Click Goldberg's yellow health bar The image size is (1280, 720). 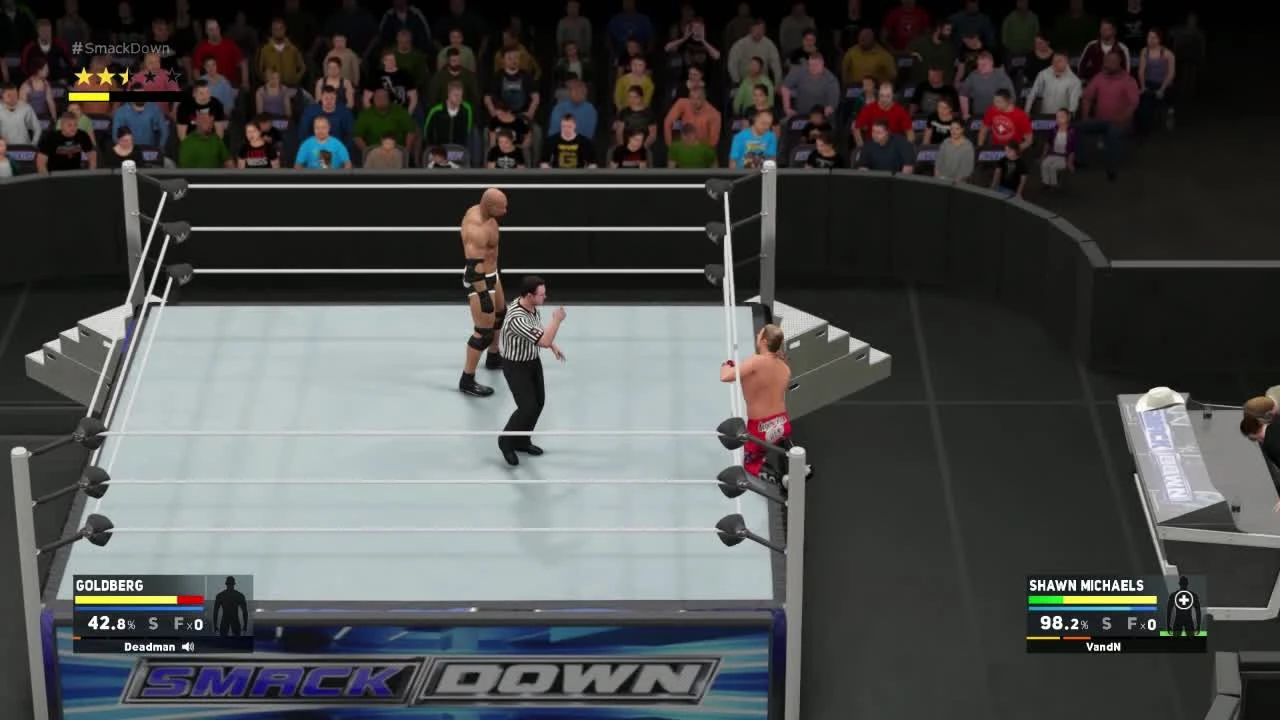125,599
